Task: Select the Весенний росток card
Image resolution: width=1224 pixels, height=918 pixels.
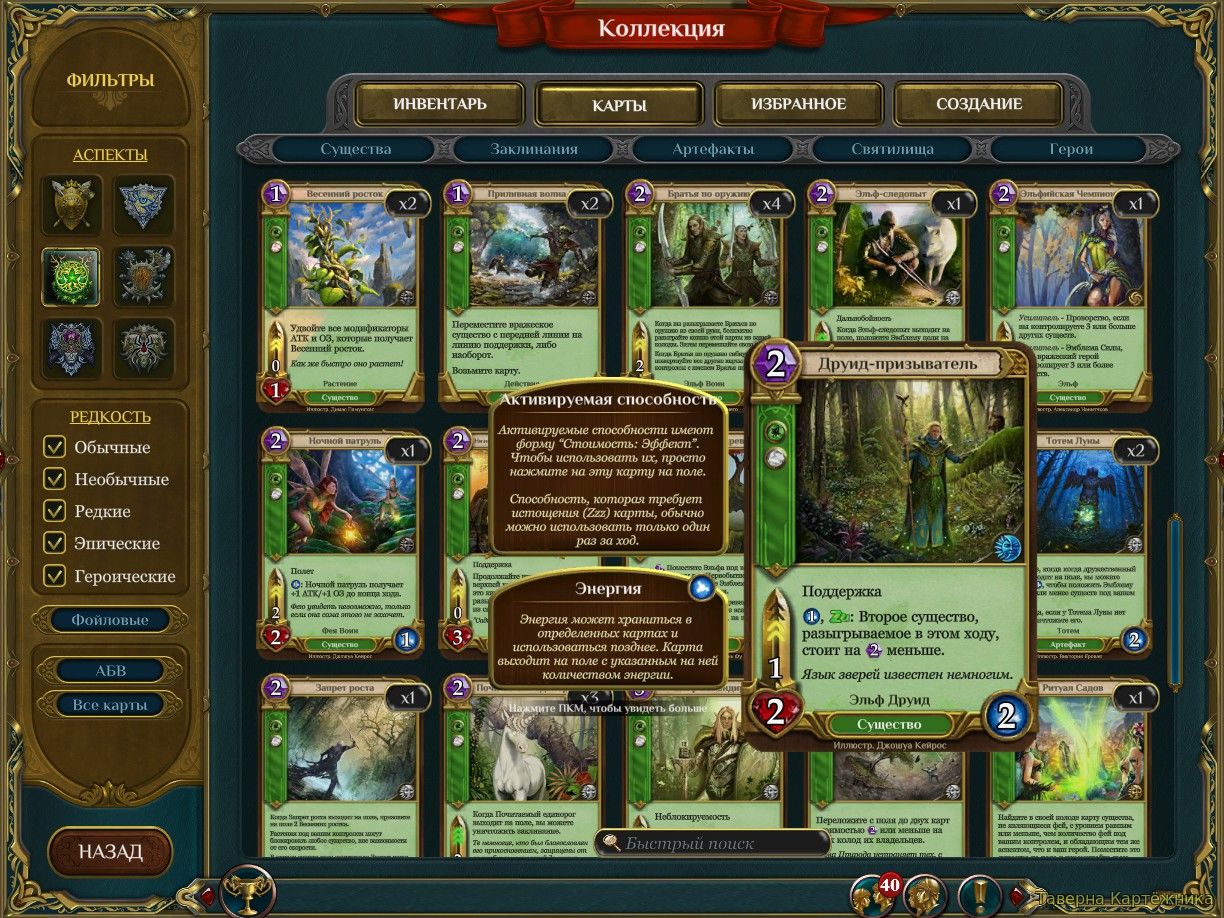Action: point(343,290)
